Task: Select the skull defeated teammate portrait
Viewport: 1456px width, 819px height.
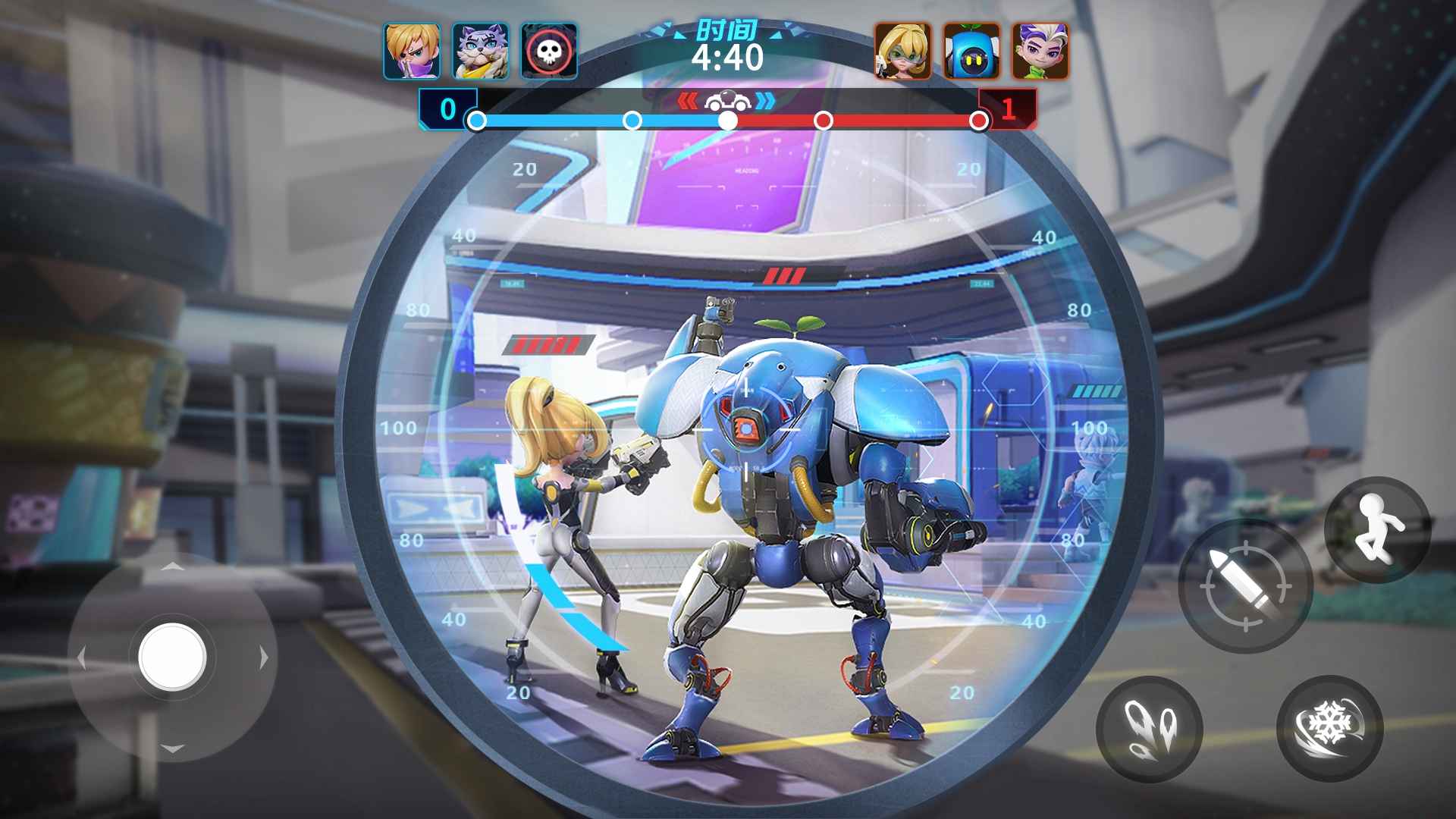Action: pos(548,52)
